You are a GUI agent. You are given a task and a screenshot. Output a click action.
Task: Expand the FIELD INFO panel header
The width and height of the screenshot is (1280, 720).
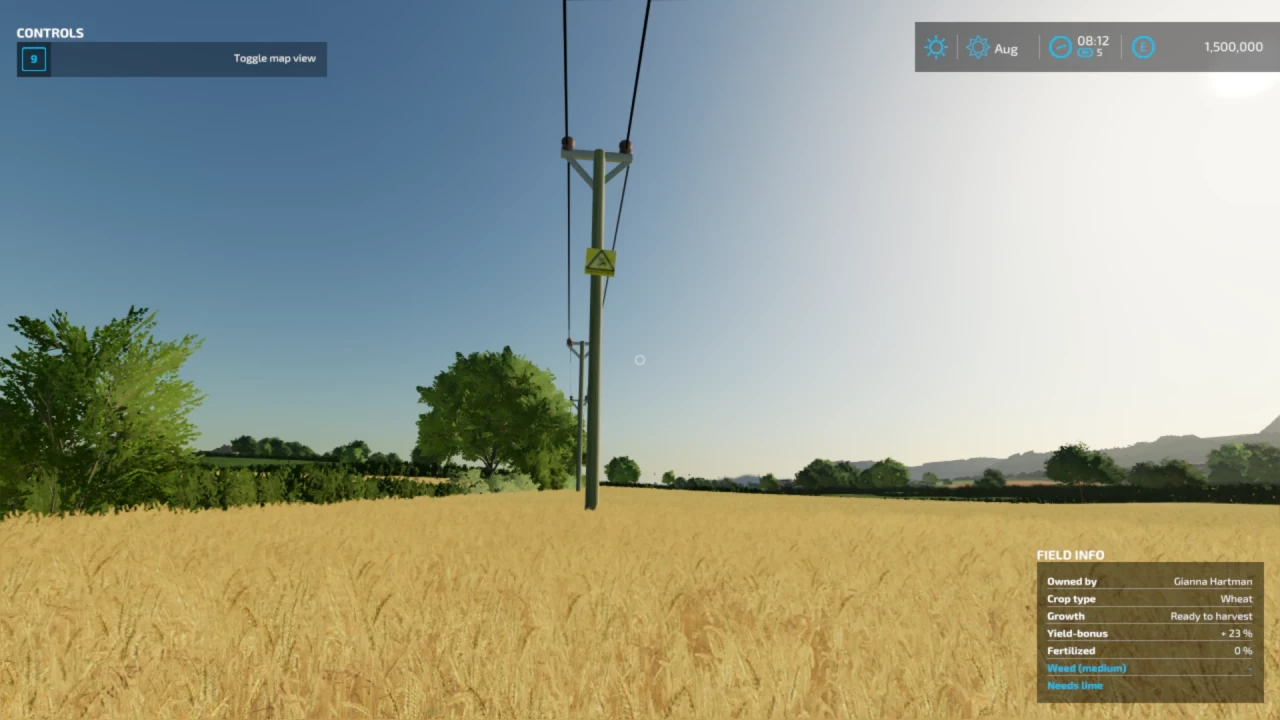(x=1070, y=555)
